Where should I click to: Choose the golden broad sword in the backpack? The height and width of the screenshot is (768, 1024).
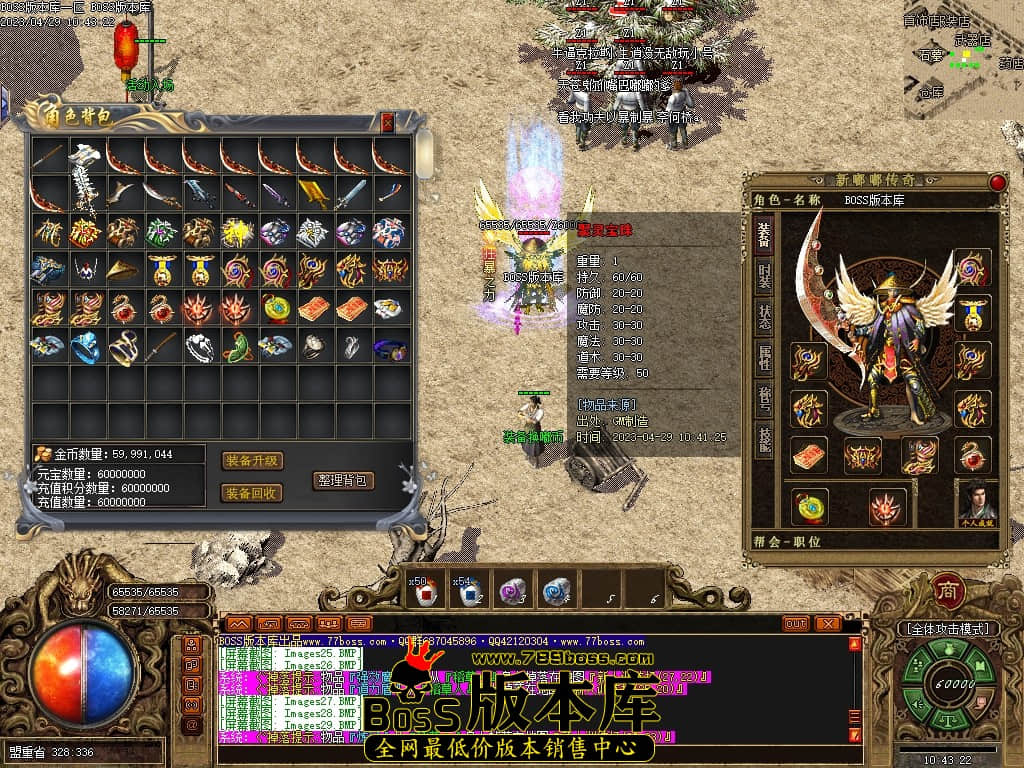click(x=314, y=193)
